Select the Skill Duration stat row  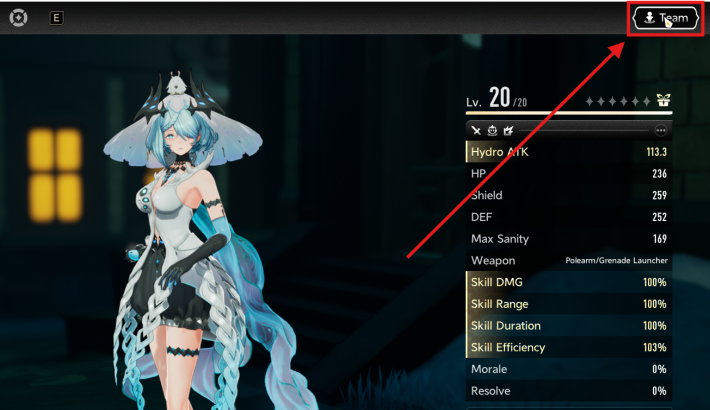tap(568, 326)
